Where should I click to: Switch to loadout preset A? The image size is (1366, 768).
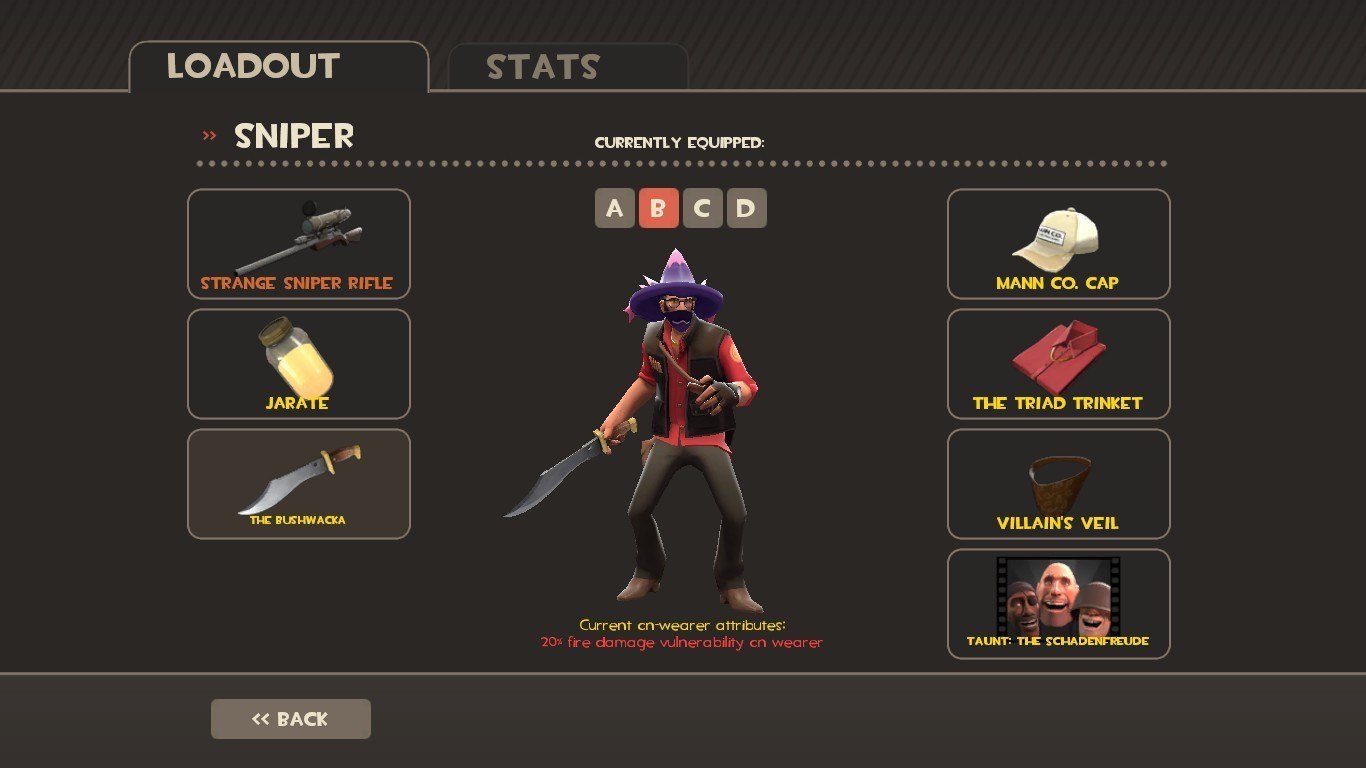point(614,208)
